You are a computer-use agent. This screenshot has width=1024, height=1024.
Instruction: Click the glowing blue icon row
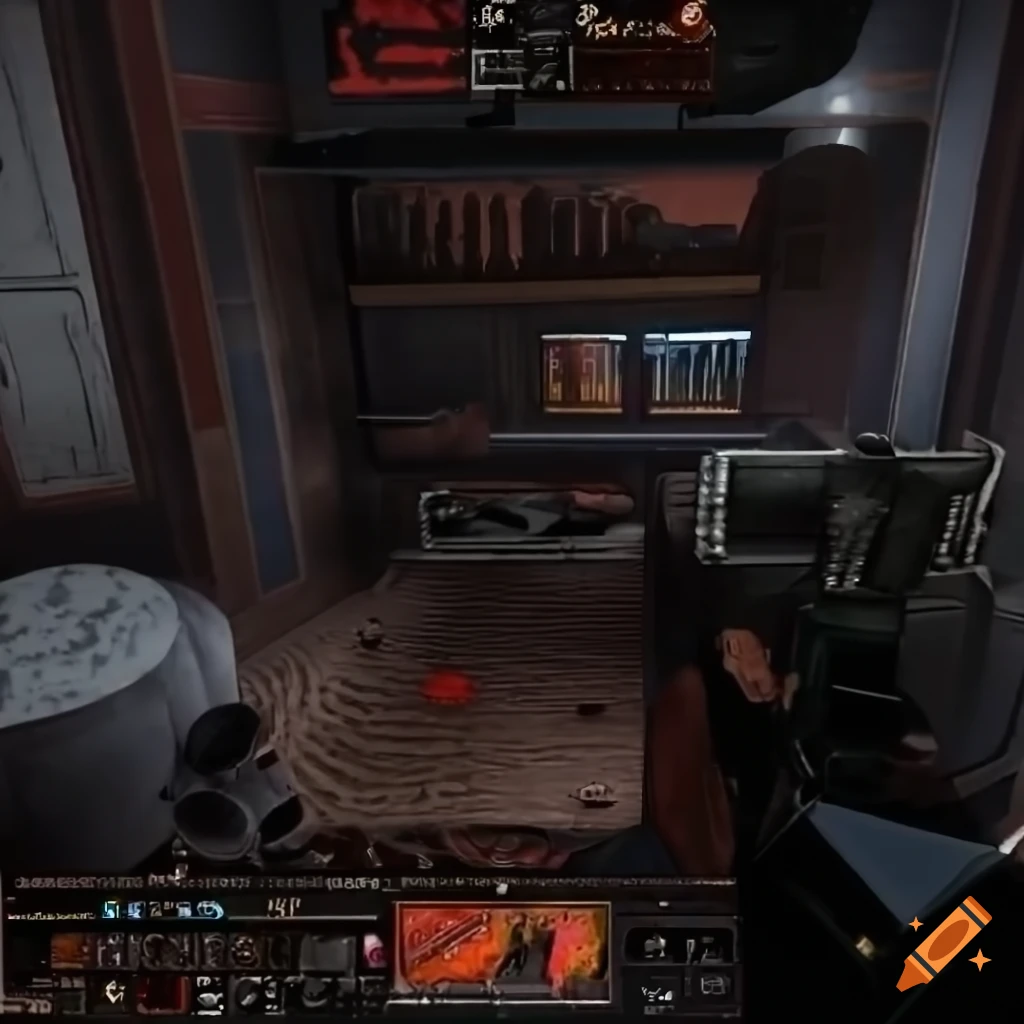point(163,909)
